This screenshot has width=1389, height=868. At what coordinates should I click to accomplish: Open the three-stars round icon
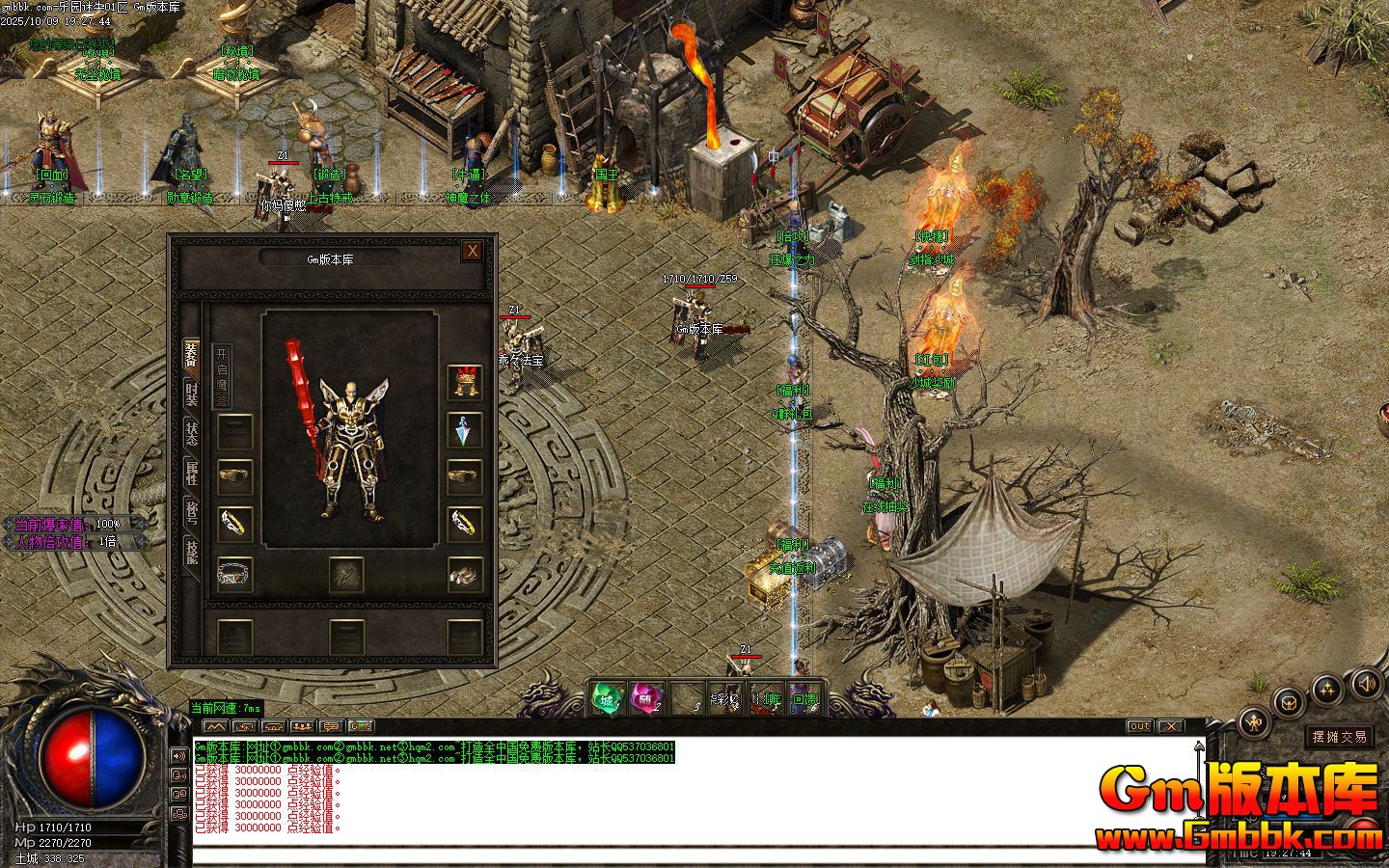tap(1328, 688)
